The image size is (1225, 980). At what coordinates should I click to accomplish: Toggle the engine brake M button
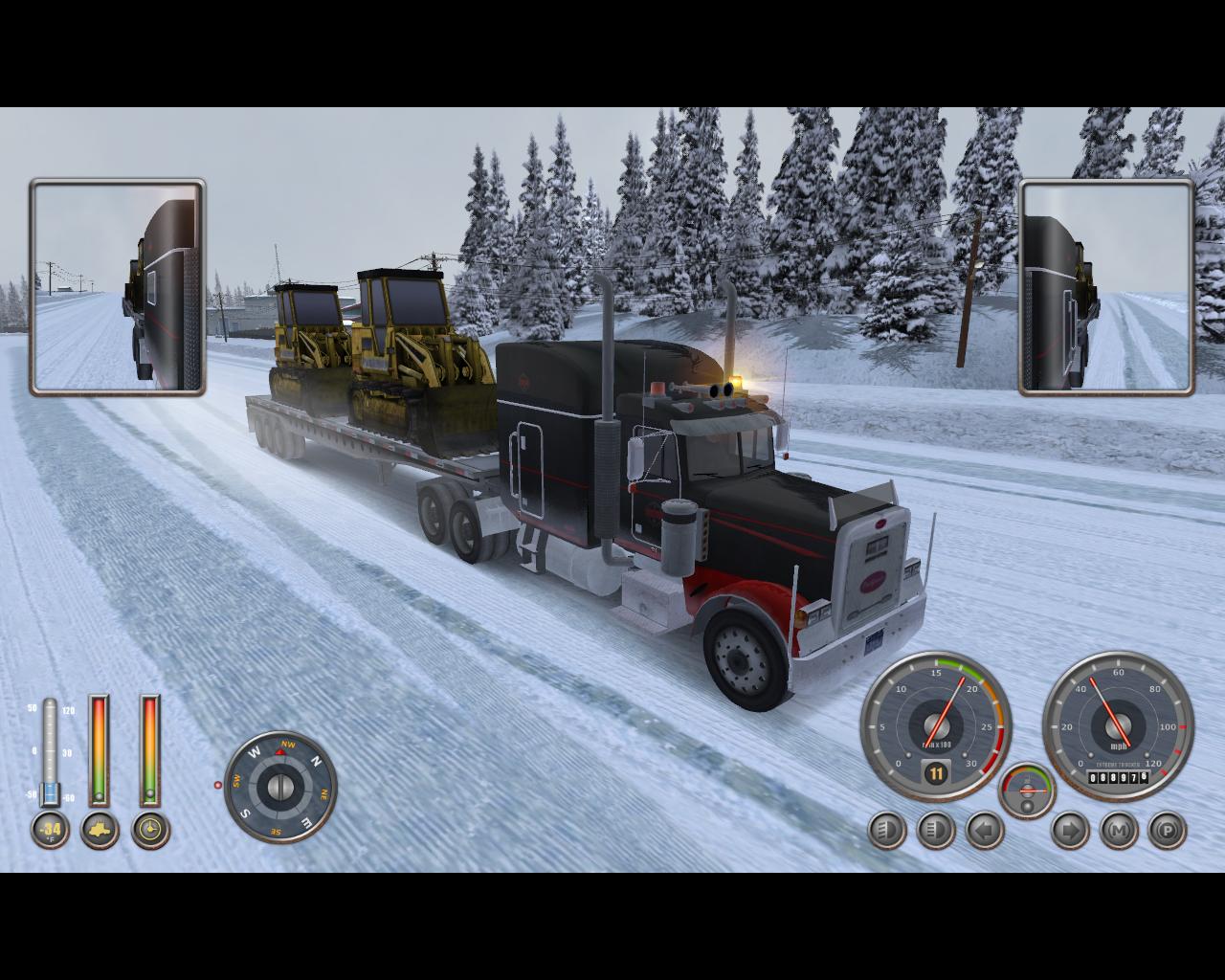coord(1119,830)
